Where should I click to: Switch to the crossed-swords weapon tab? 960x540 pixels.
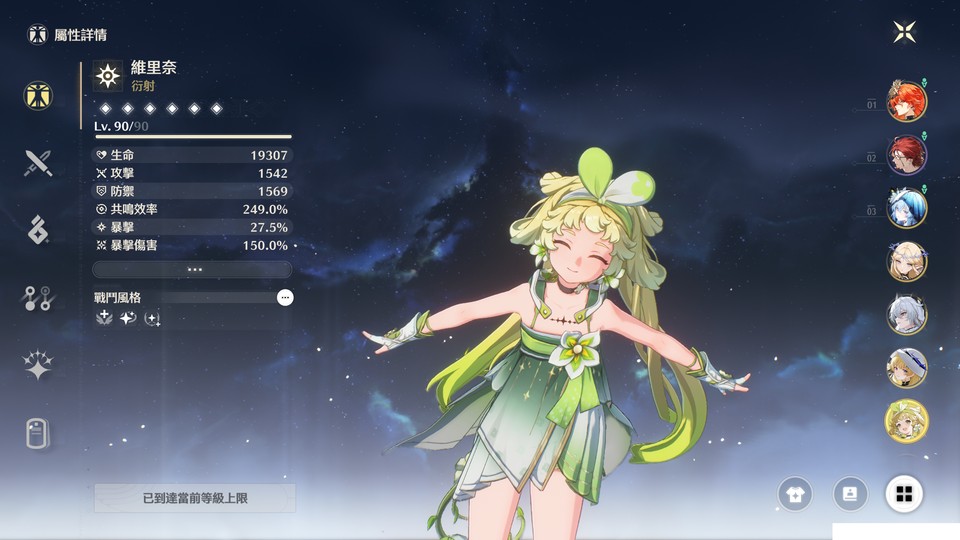click(x=39, y=162)
